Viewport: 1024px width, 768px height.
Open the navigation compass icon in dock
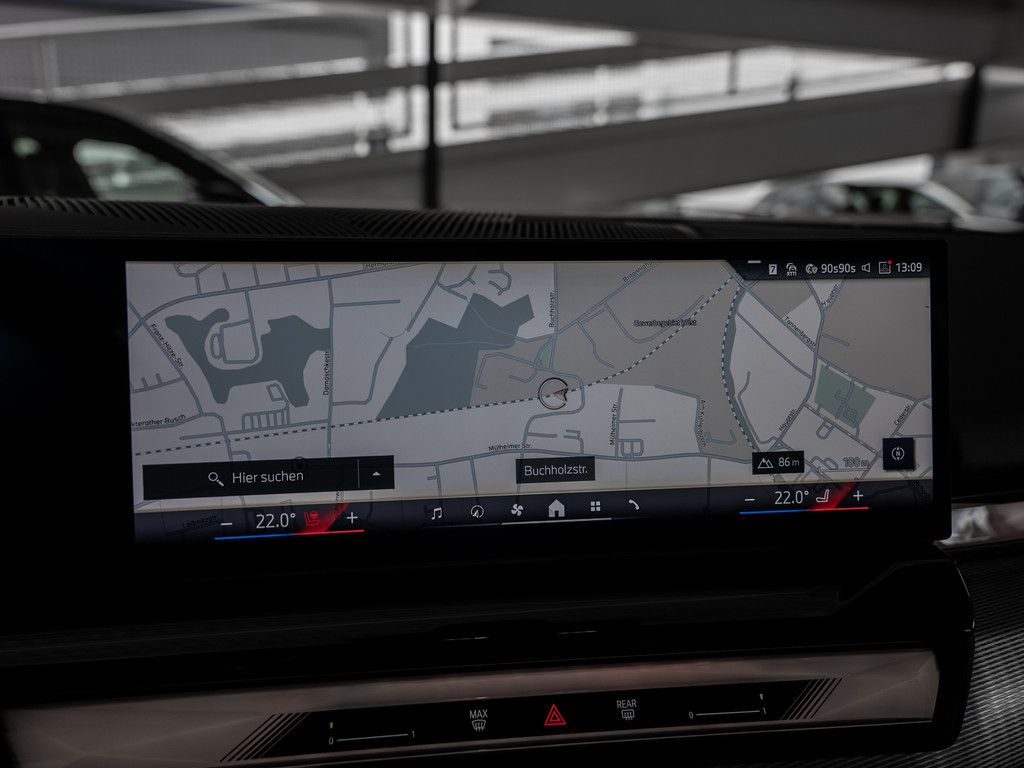coord(477,511)
